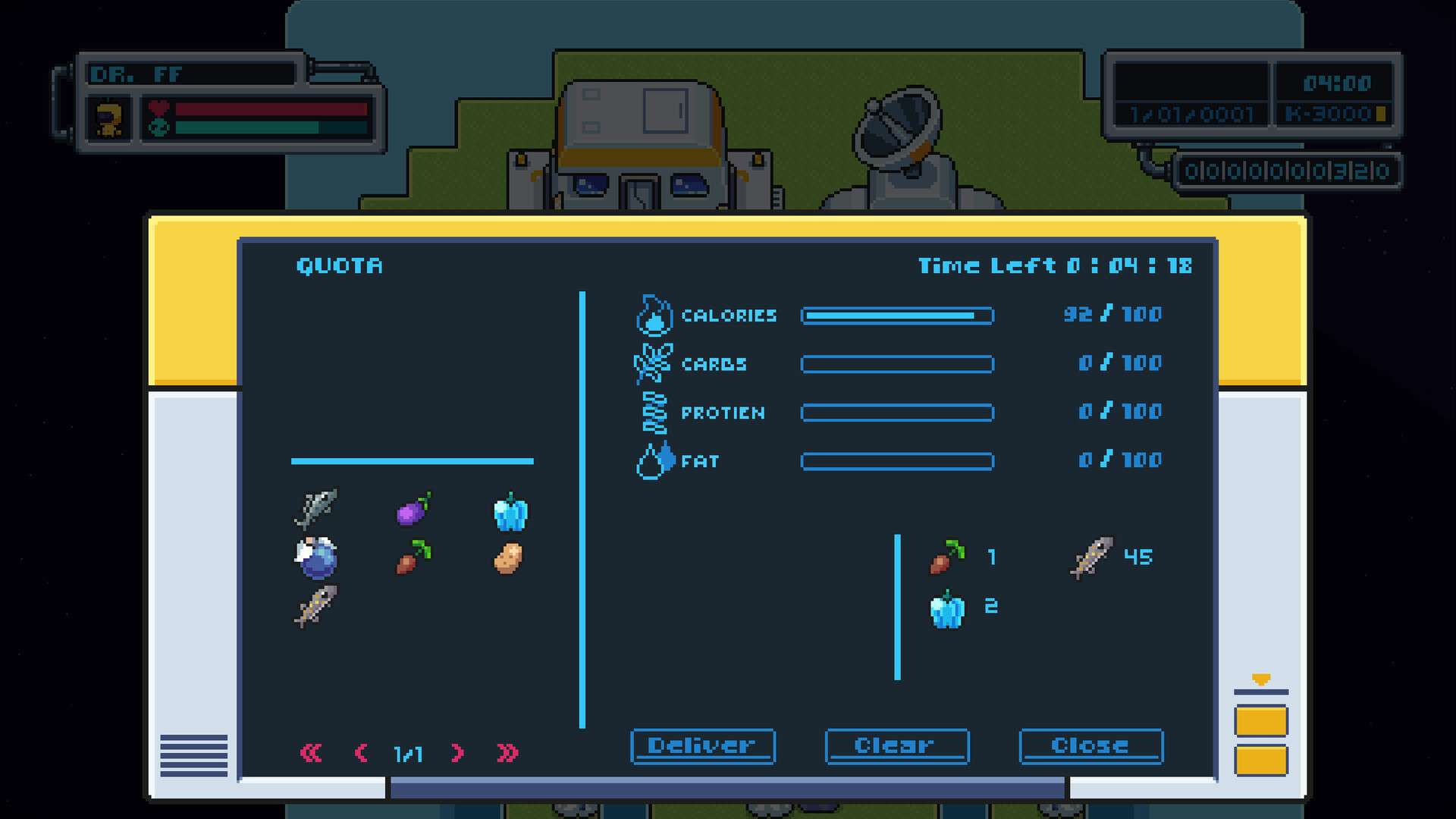Viewport: 1456px width, 819px height.
Task: Close the Quota window
Action: (1090, 745)
